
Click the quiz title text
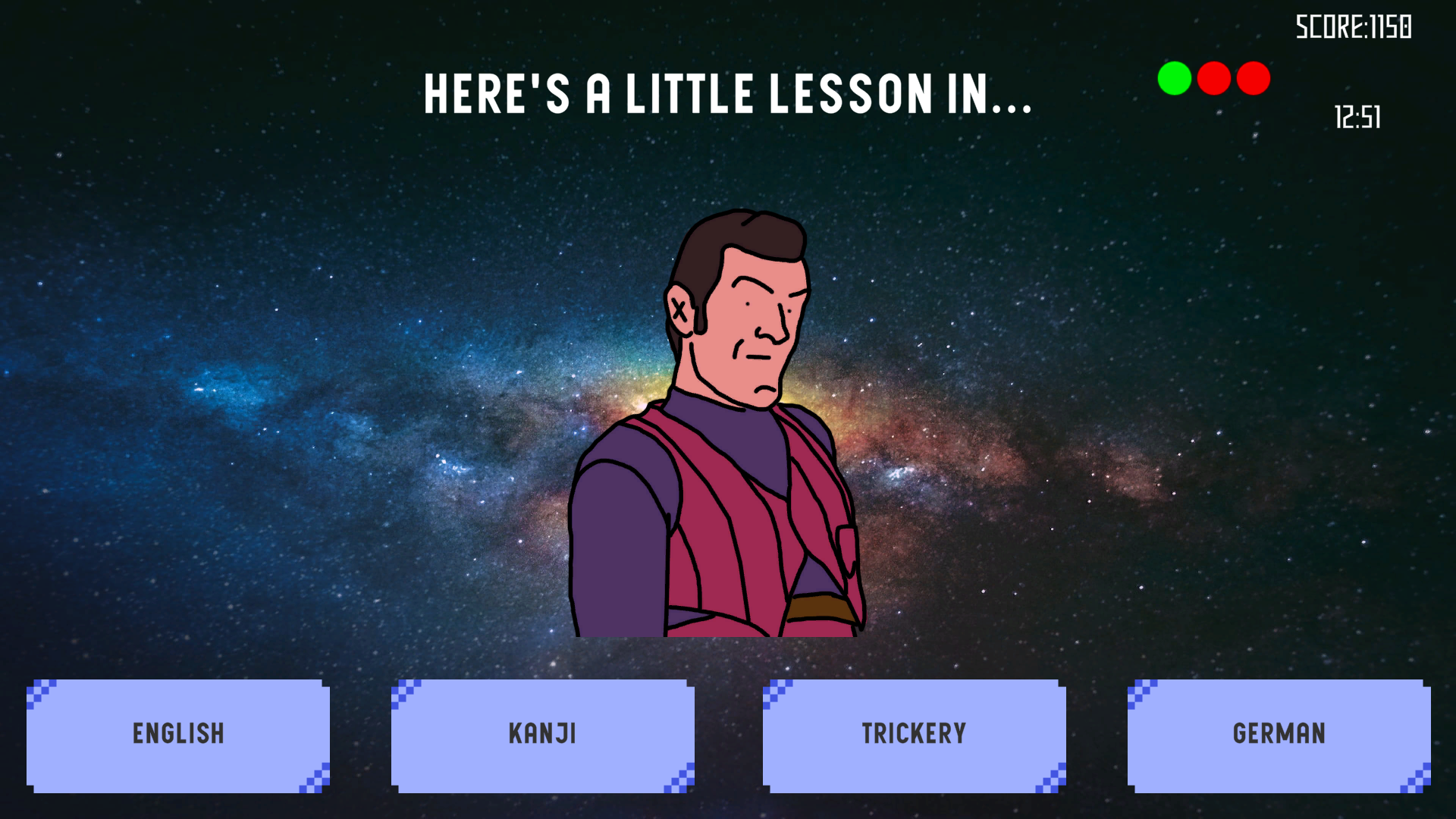point(728,93)
